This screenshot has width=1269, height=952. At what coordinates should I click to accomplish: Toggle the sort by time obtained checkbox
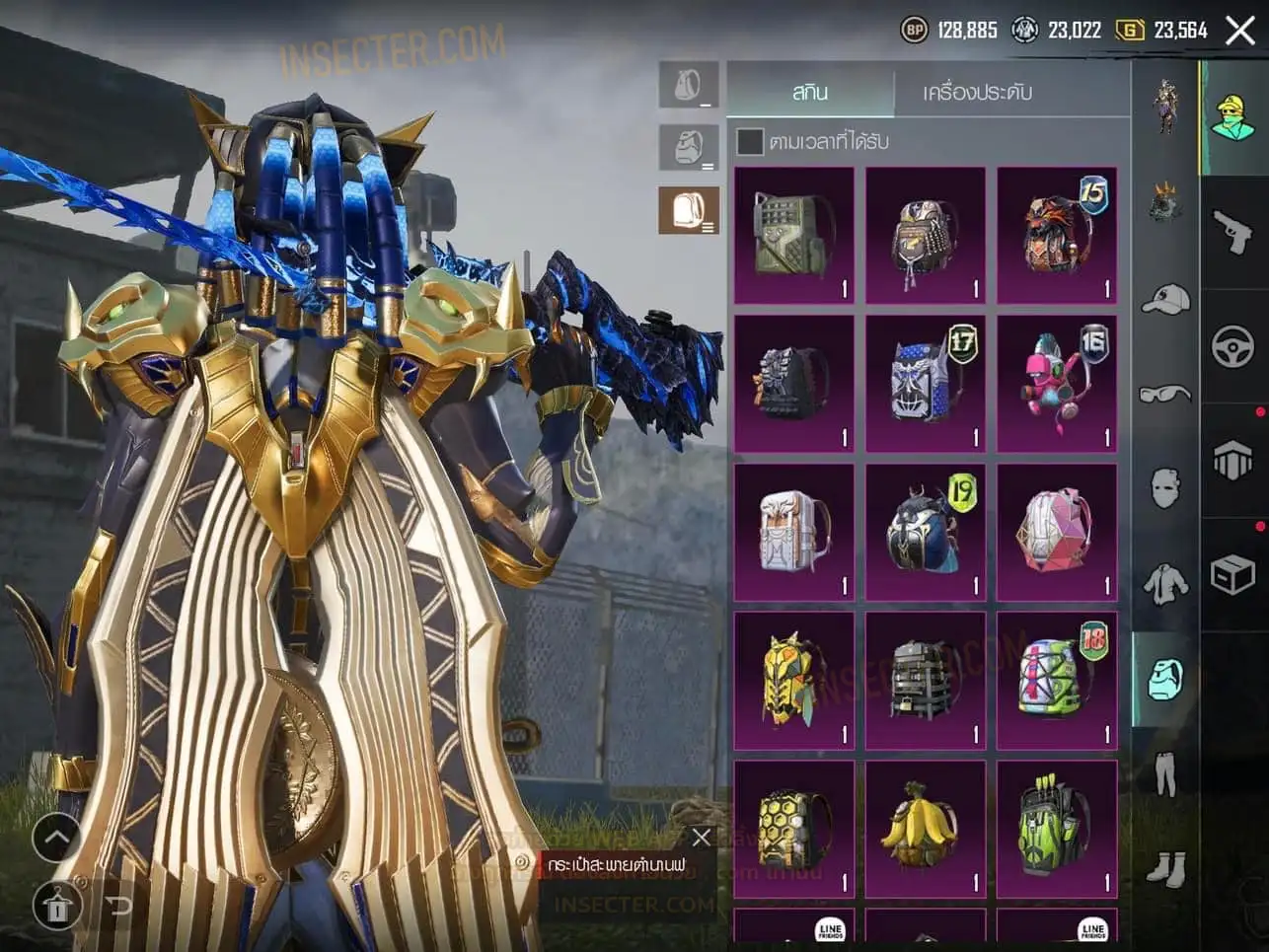click(751, 142)
